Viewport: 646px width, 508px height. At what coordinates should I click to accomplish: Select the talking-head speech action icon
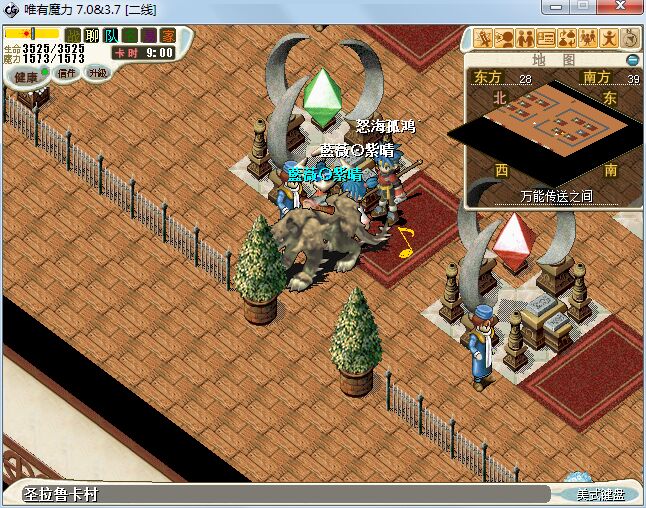(505, 39)
